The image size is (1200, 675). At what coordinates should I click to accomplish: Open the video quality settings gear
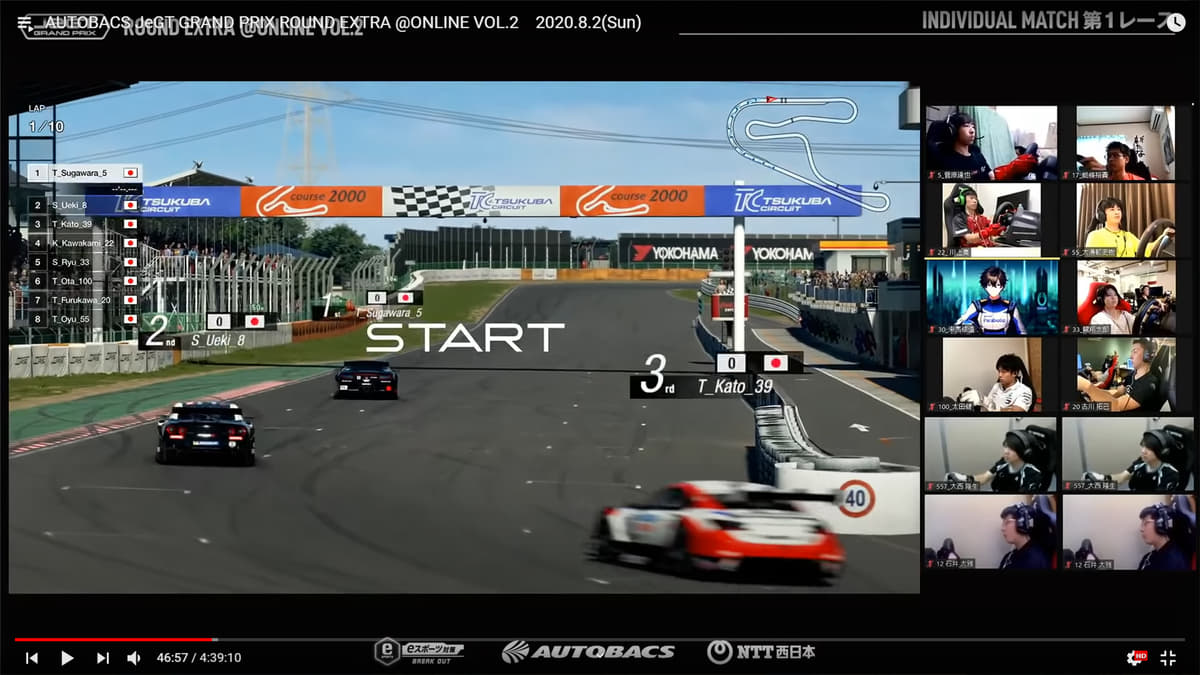pos(1135,657)
